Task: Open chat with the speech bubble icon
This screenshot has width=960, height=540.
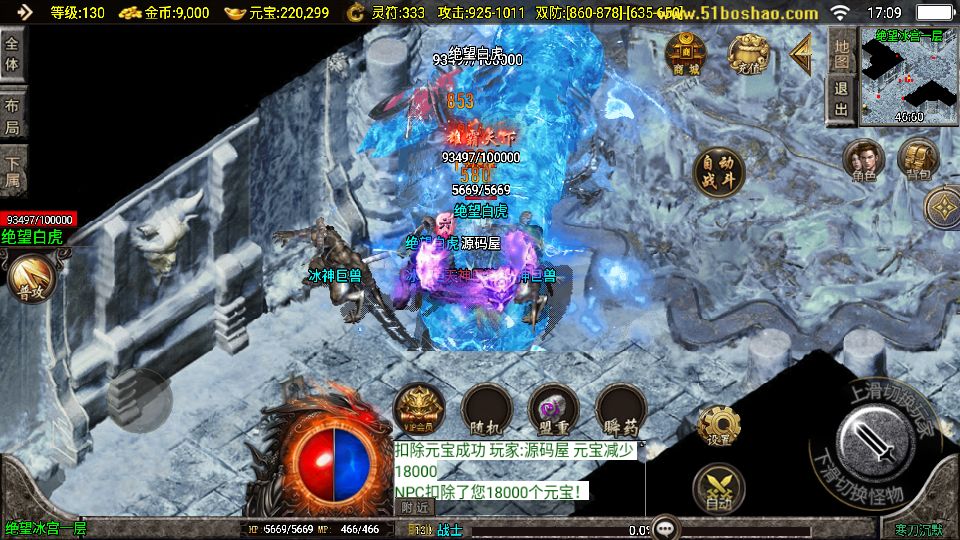Action: click(666, 528)
